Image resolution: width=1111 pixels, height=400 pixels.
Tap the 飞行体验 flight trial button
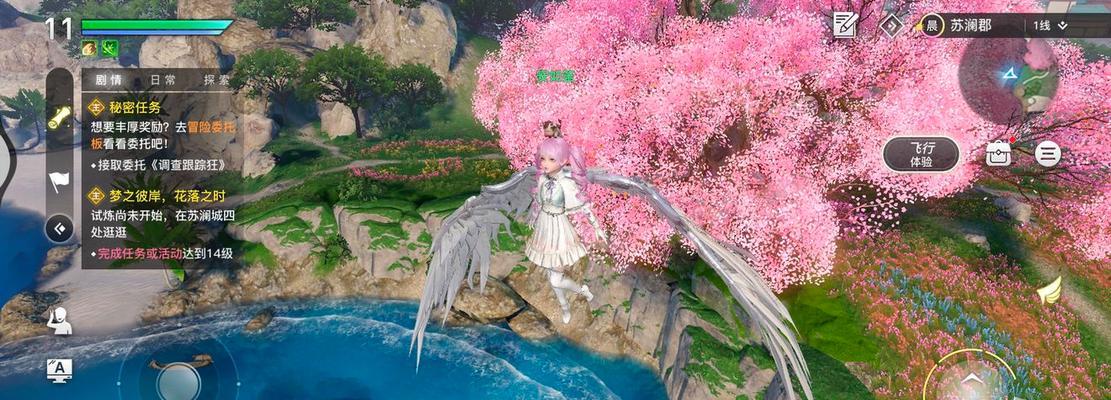(921, 154)
